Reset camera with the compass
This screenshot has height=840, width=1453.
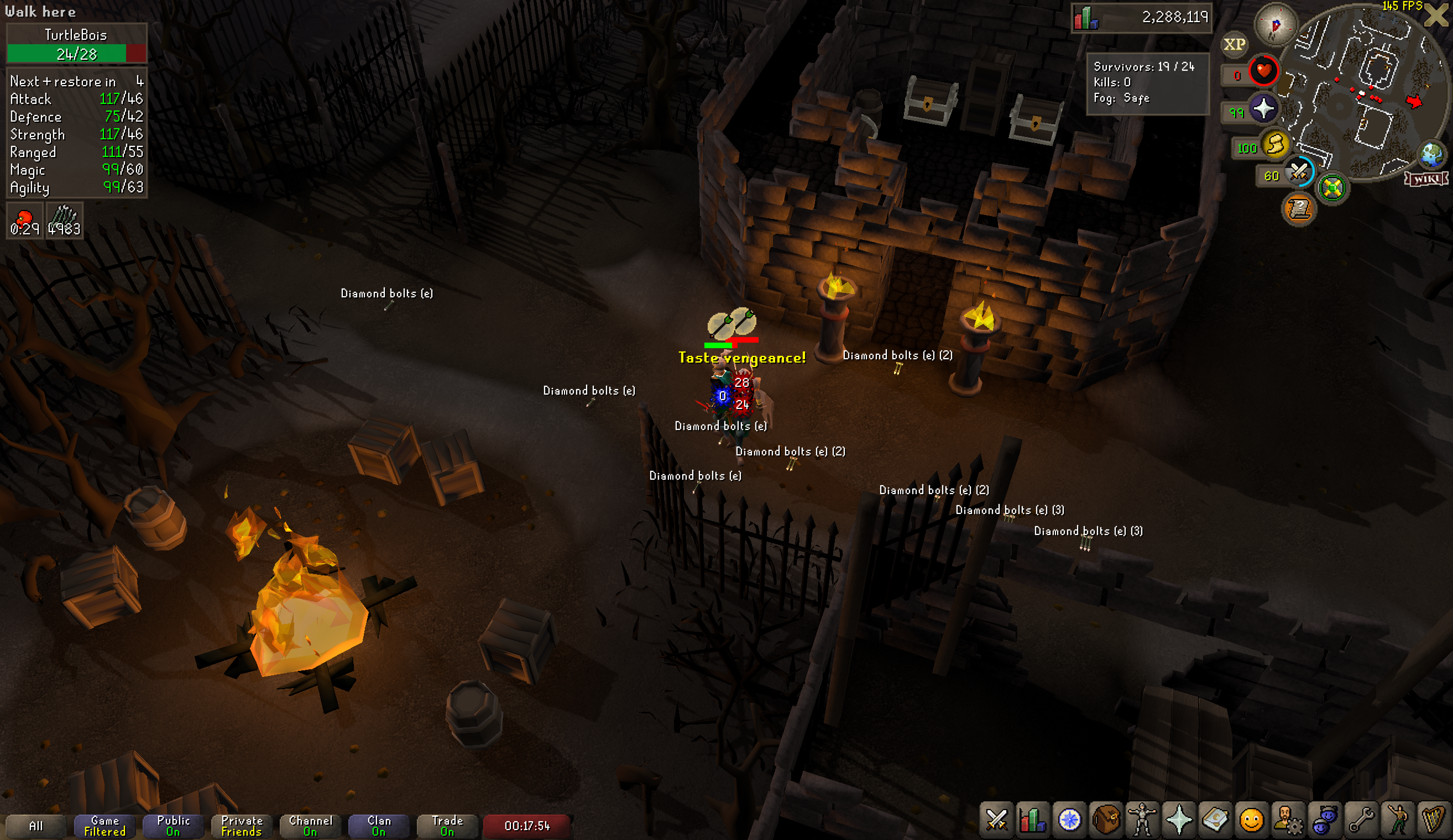pyautogui.click(x=1276, y=24)
